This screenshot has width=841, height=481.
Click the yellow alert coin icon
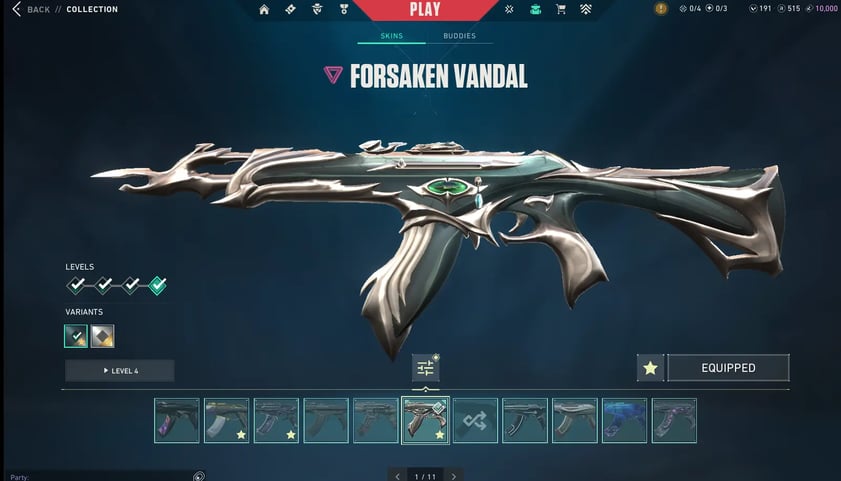[661, 9]
